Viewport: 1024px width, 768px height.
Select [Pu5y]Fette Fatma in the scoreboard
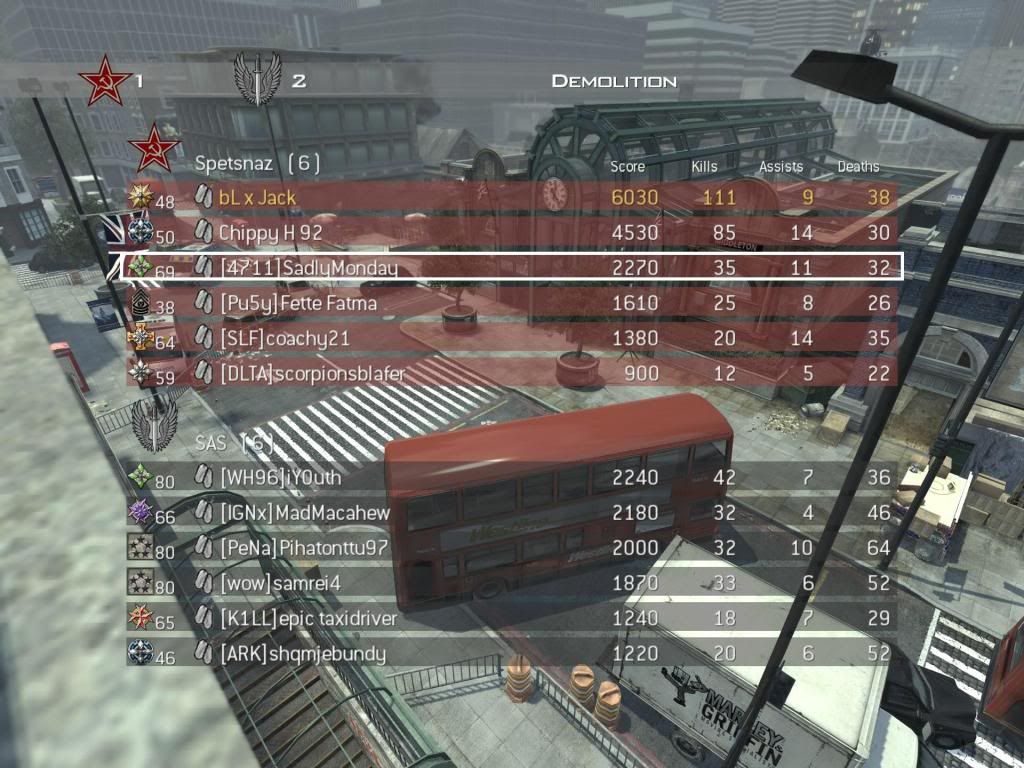click(x=510, y=302)
